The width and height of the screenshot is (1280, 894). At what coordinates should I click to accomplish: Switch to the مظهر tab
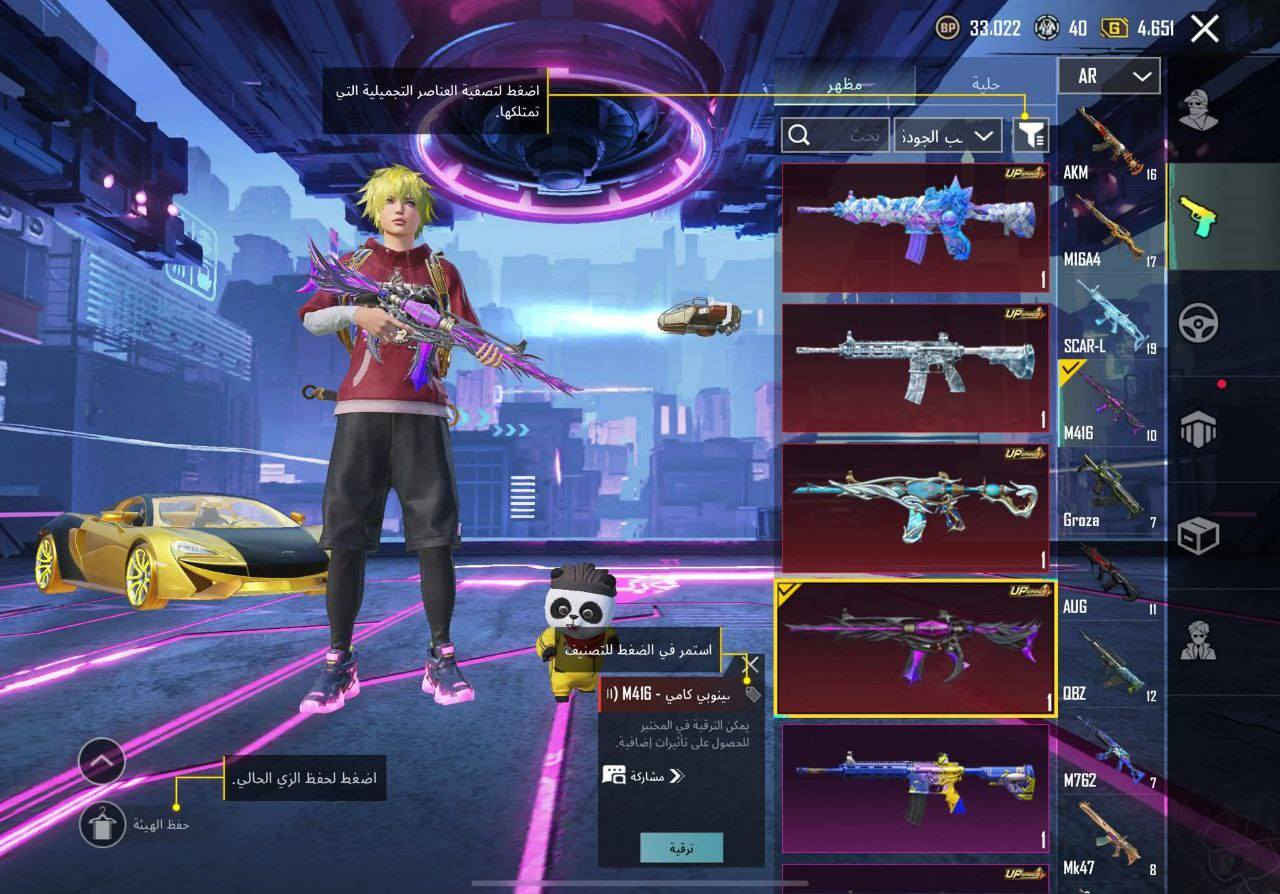845,85
